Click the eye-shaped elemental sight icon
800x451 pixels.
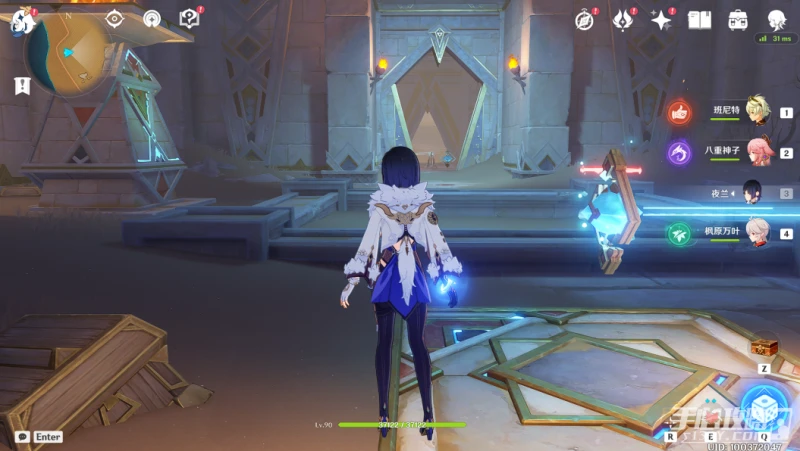coord(114,18)
